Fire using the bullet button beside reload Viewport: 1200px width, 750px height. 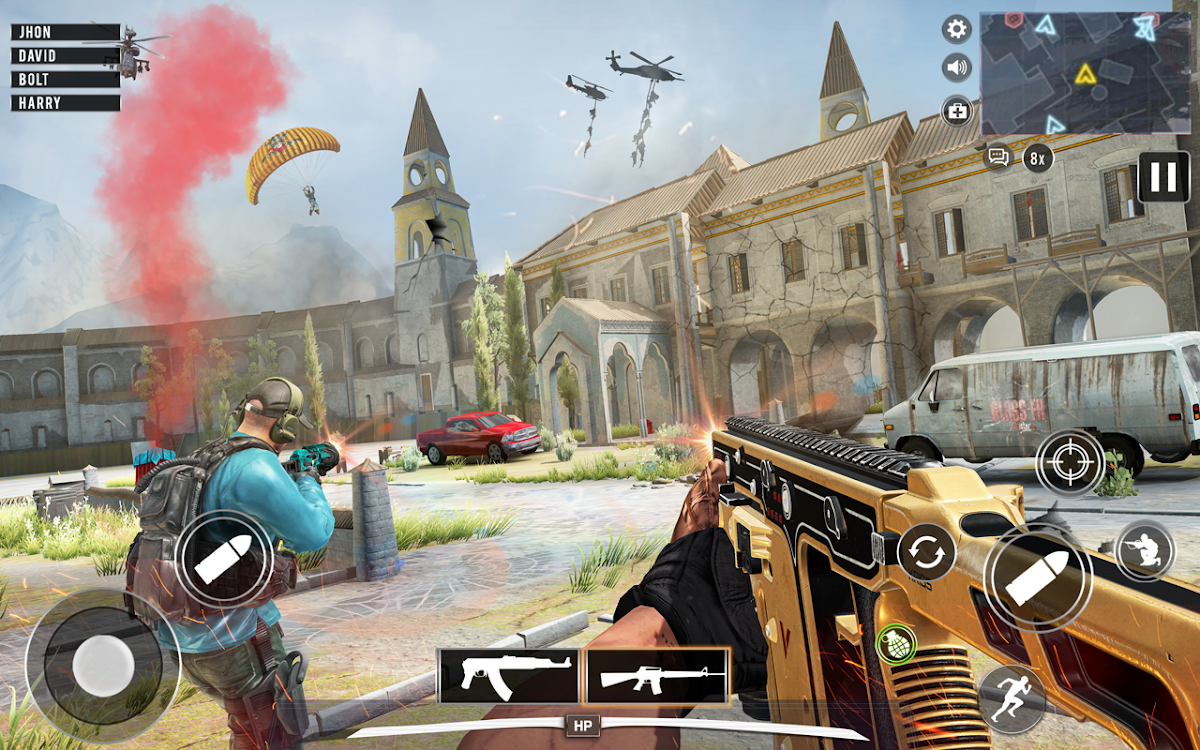click(x=1036, y=579)
